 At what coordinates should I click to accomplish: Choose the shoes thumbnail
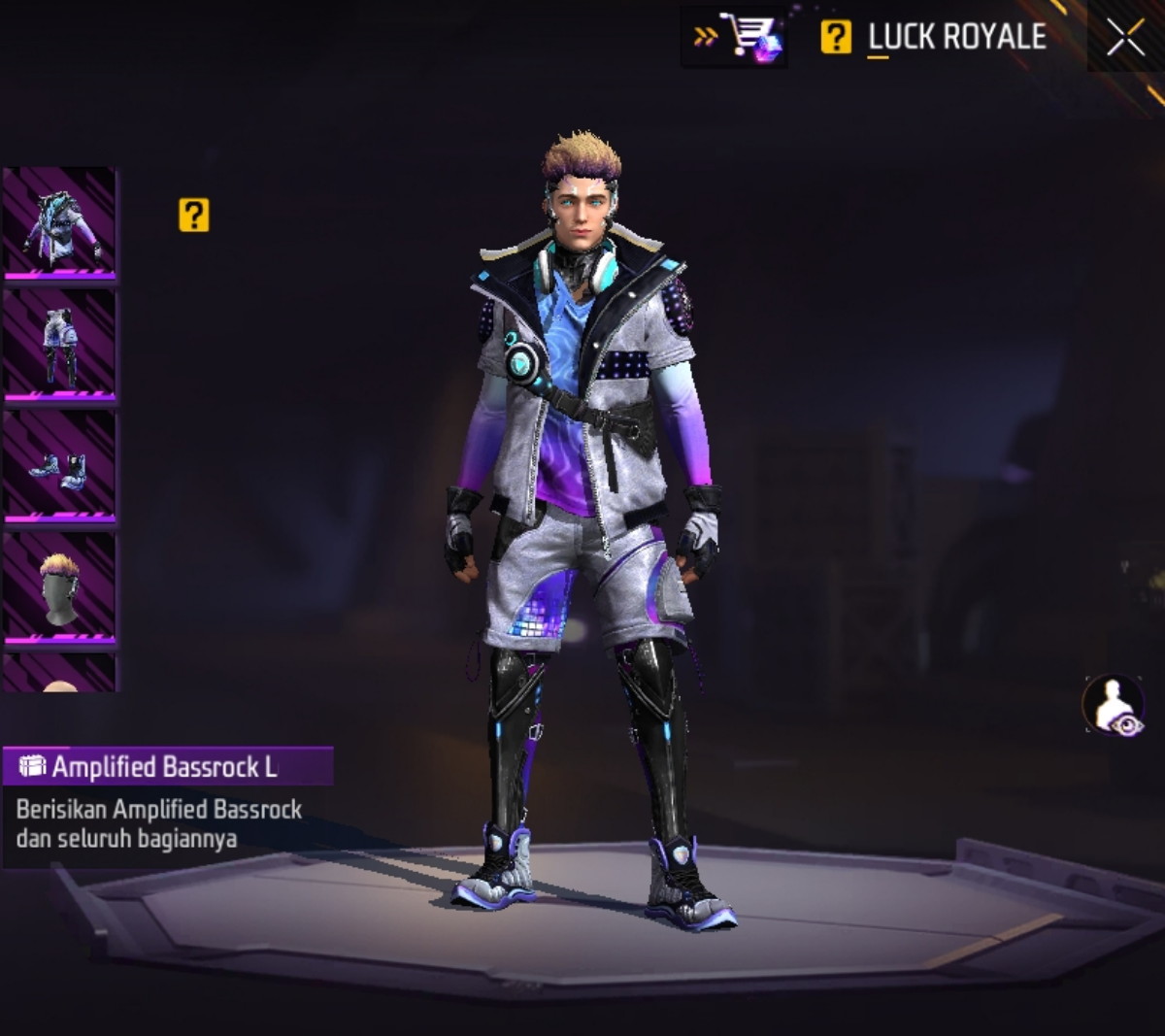coord(60,466)
